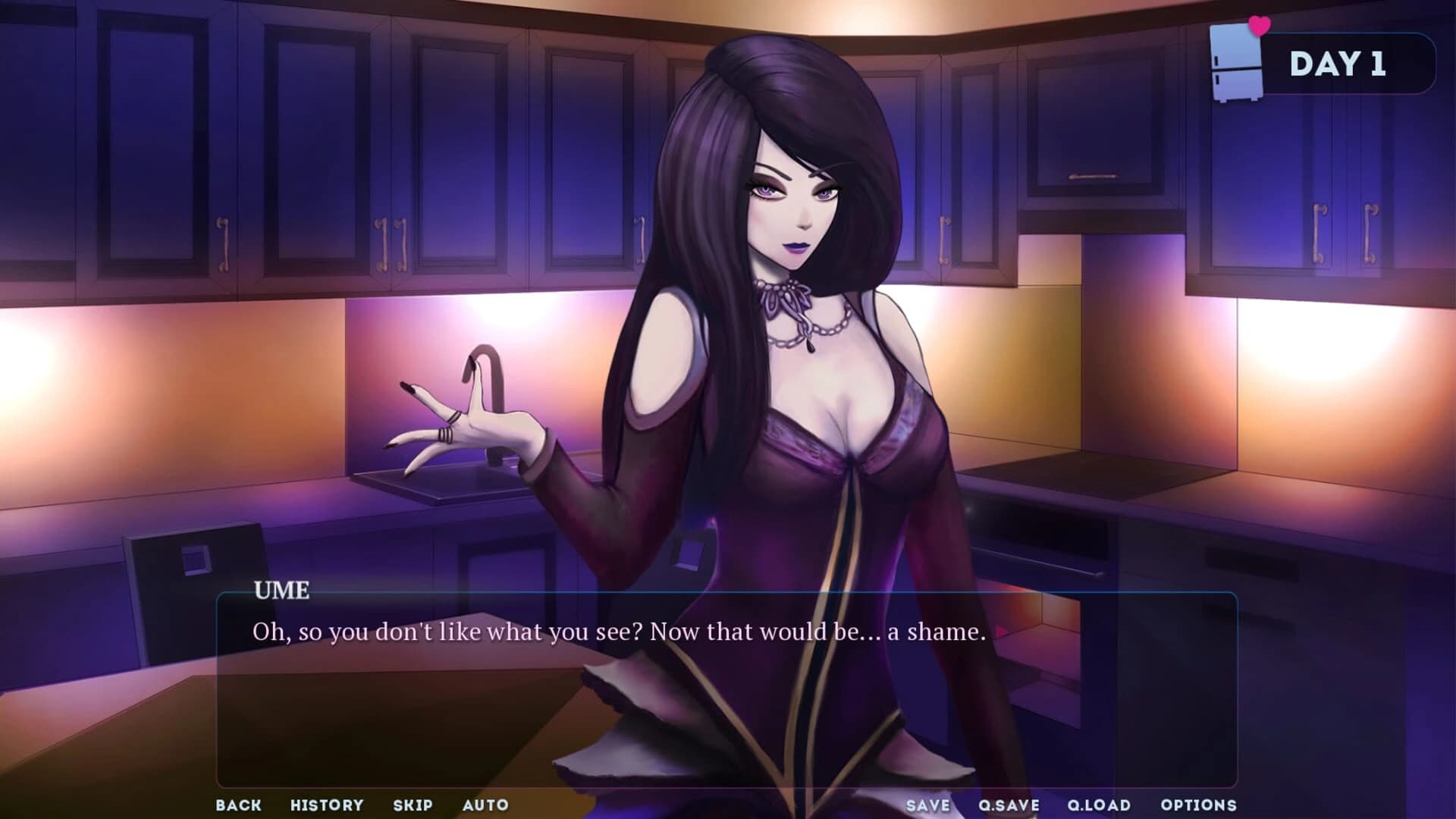
Task: Open the SAVE screen
Action: 928,805
